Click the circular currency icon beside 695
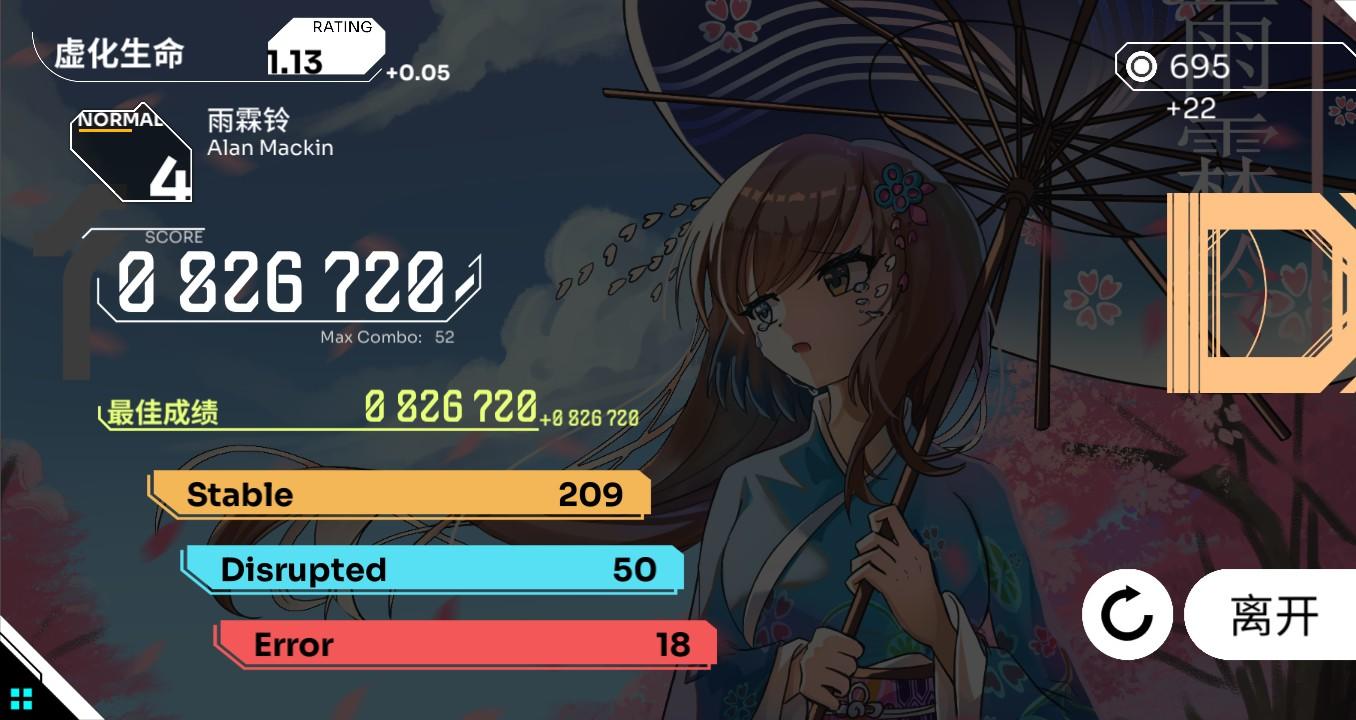This screenshot has height=720, width=1356. pyautogui.click(x=1139, y=67)
